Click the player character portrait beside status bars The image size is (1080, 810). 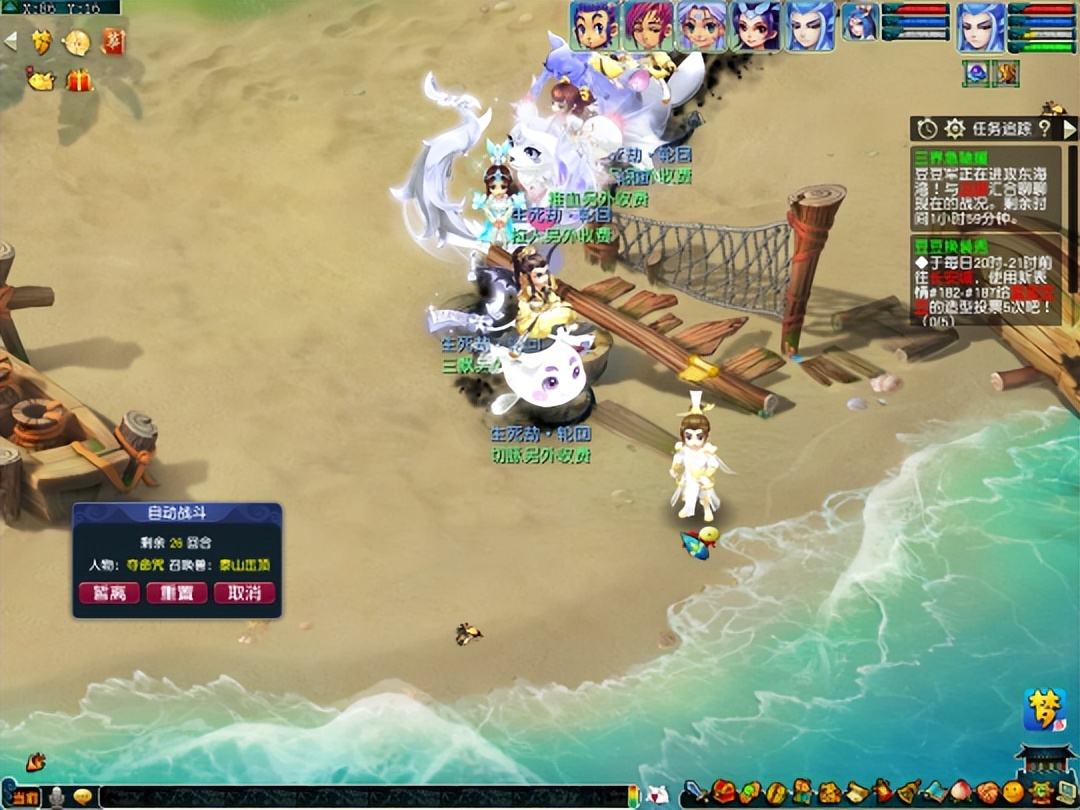(x=981, y=27)
